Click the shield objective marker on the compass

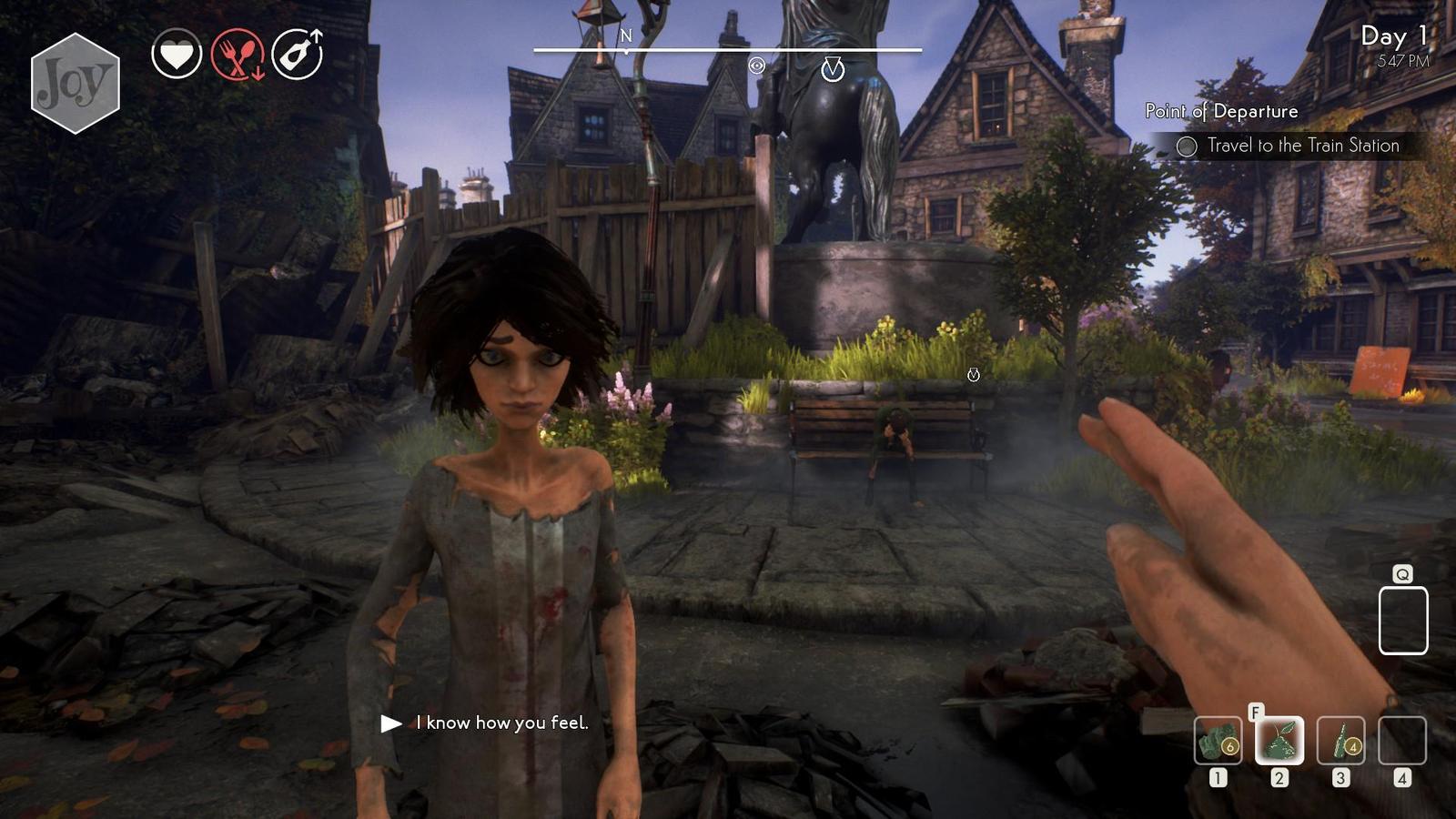[833, 69]
